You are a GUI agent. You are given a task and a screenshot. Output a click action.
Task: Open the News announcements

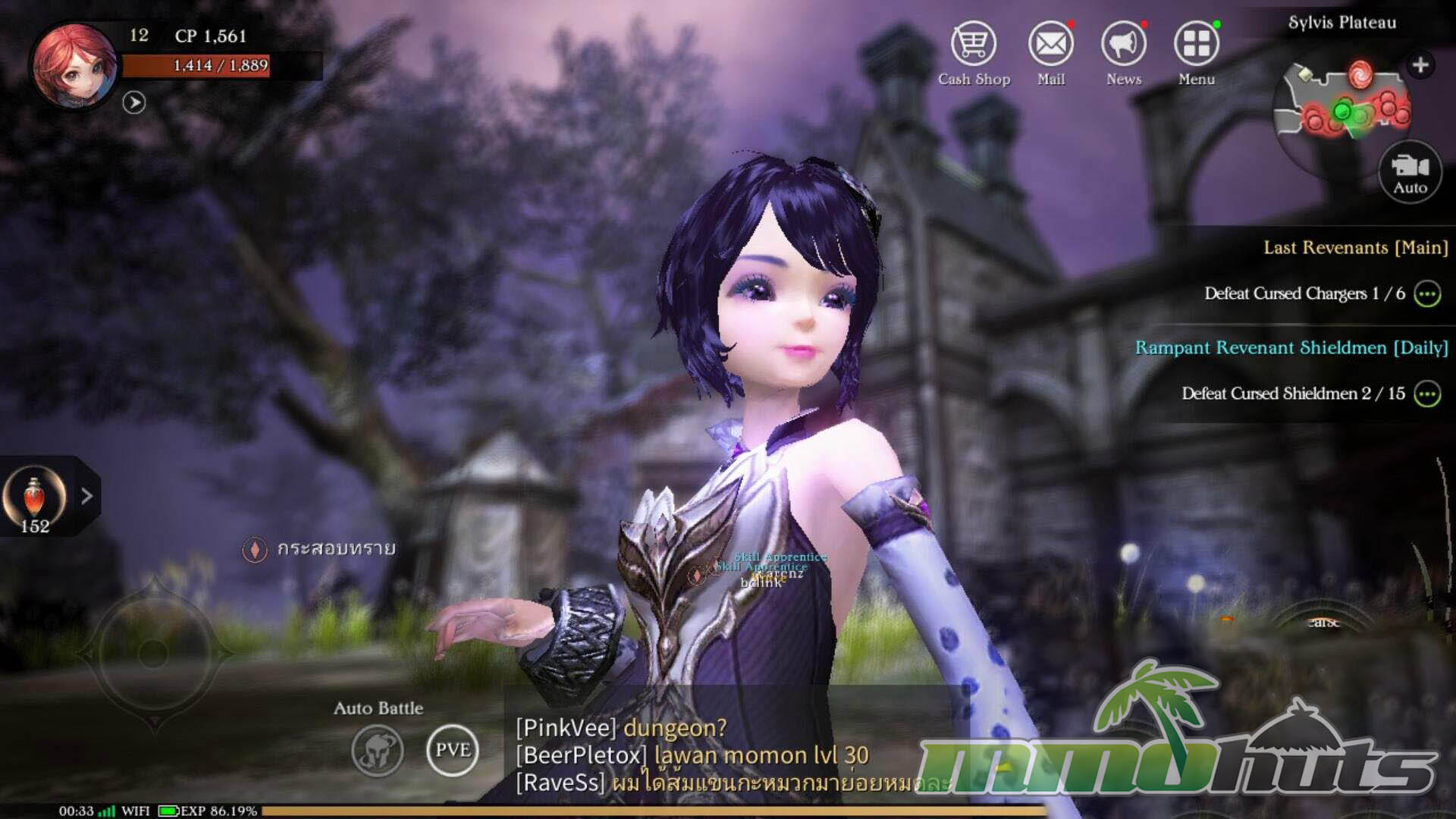click(1123, 45)
